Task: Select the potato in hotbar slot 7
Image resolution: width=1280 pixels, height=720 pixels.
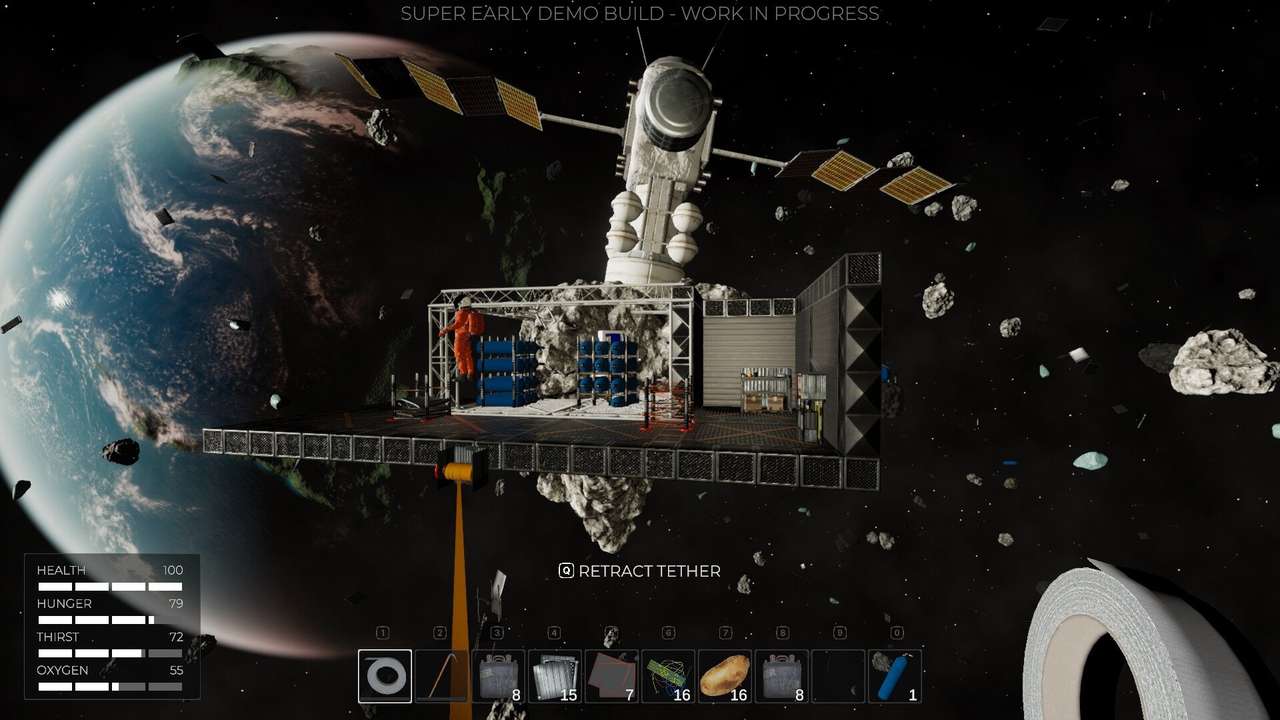Action: click(726, 677)
